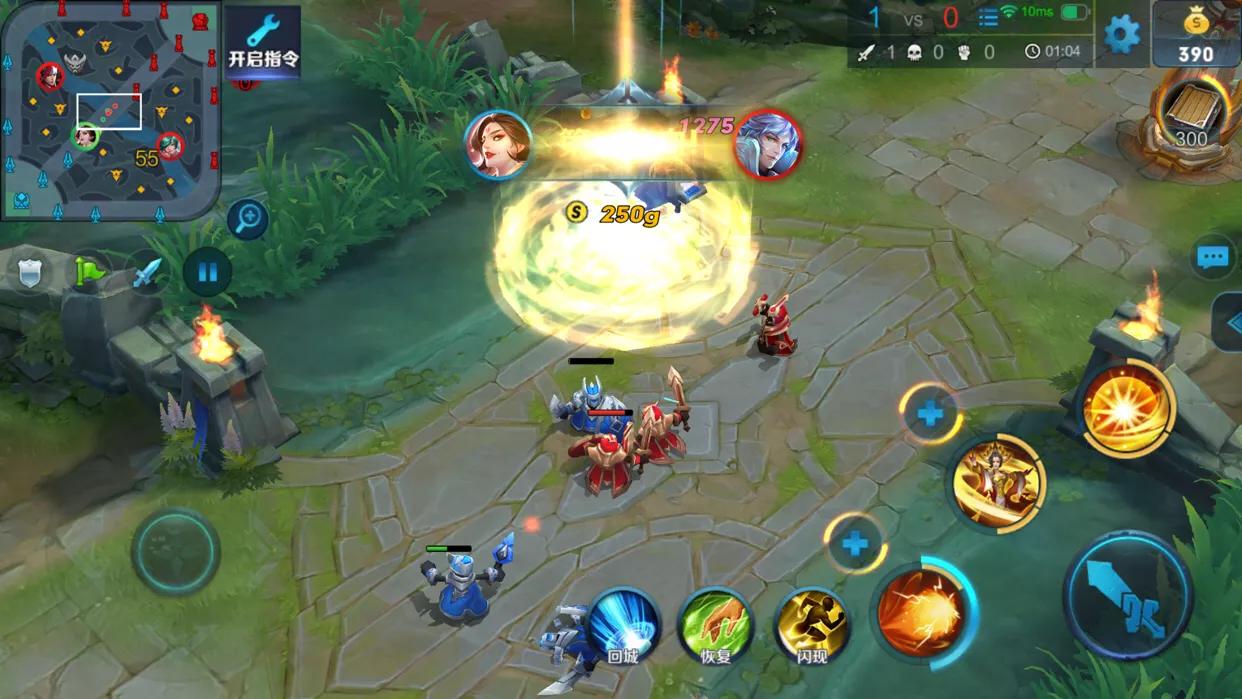Cast the glowing orb ultimate skill
1242x699 pixels.
pyautogui.click(x=1127, y=409)
